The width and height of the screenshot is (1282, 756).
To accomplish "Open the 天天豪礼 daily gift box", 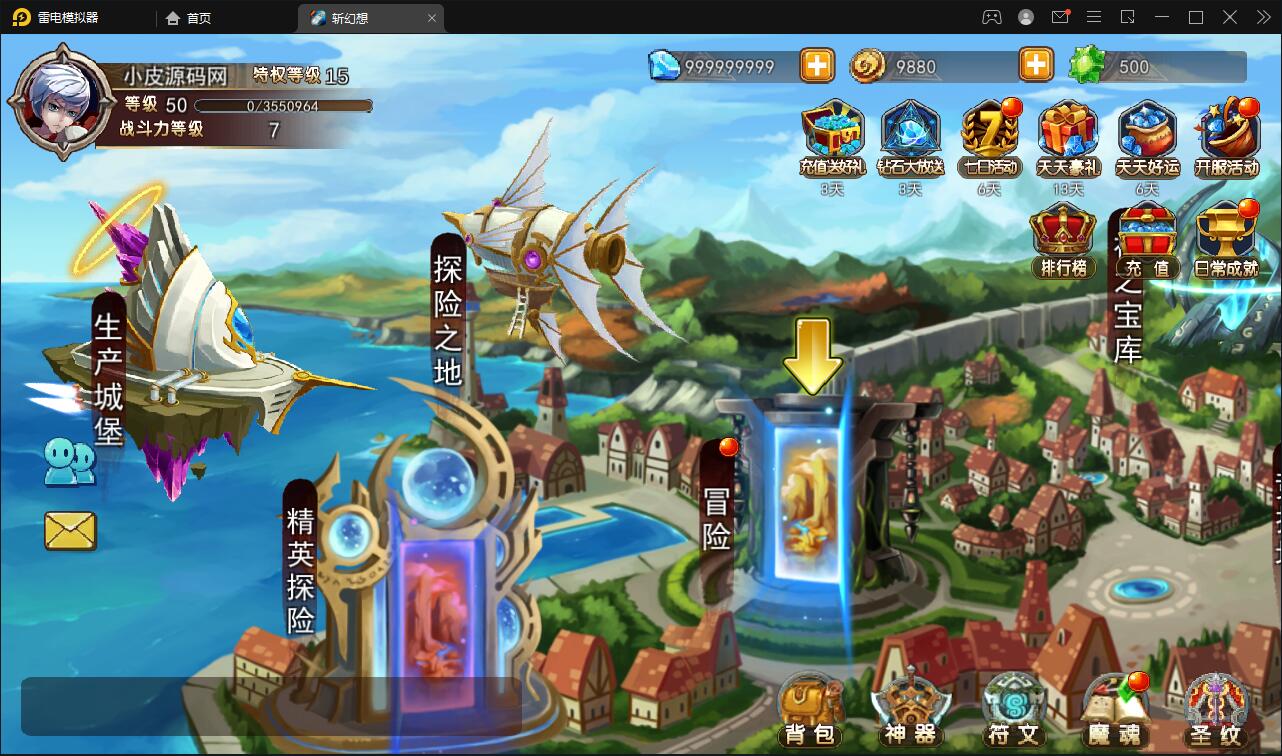I will coord(1068,138).
